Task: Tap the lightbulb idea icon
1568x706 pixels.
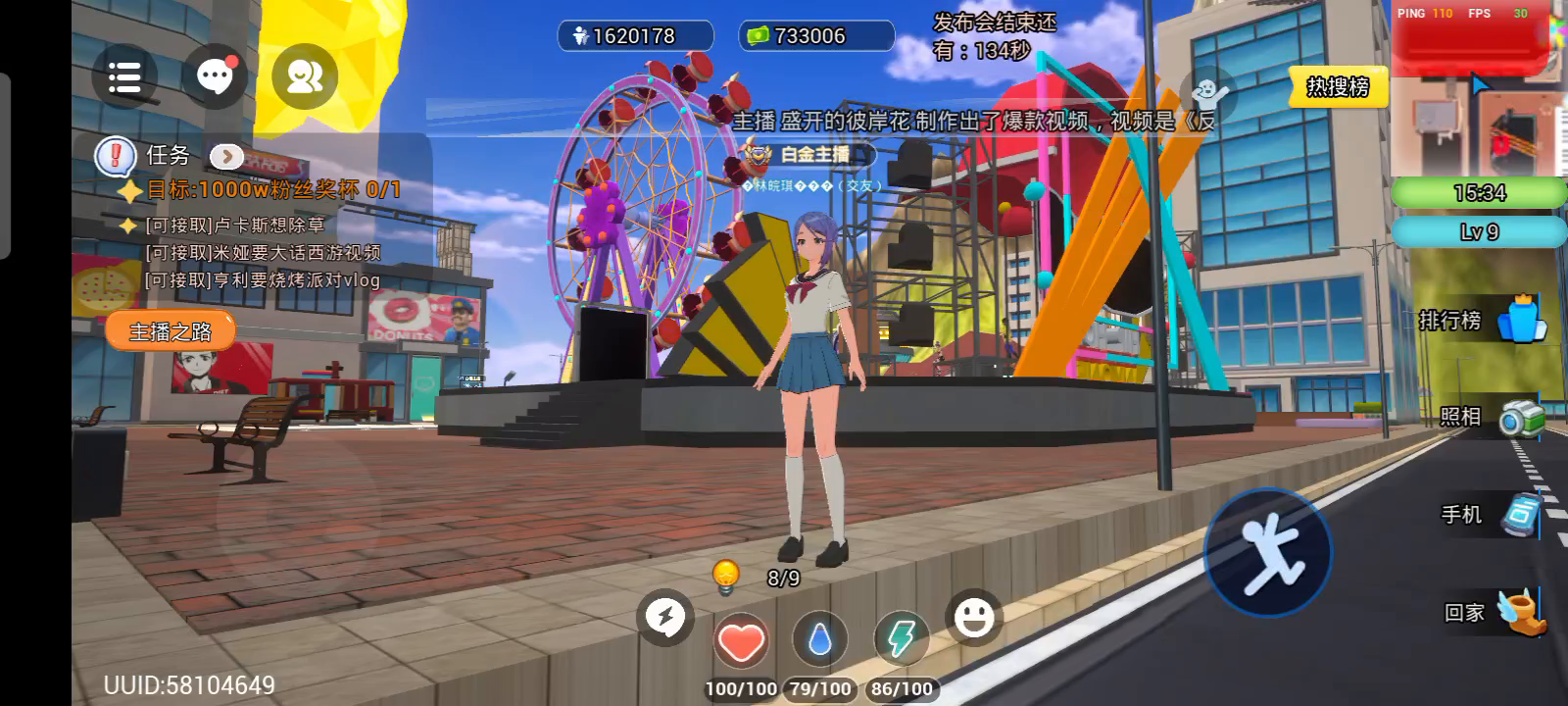Action: [x=725, y=577]
